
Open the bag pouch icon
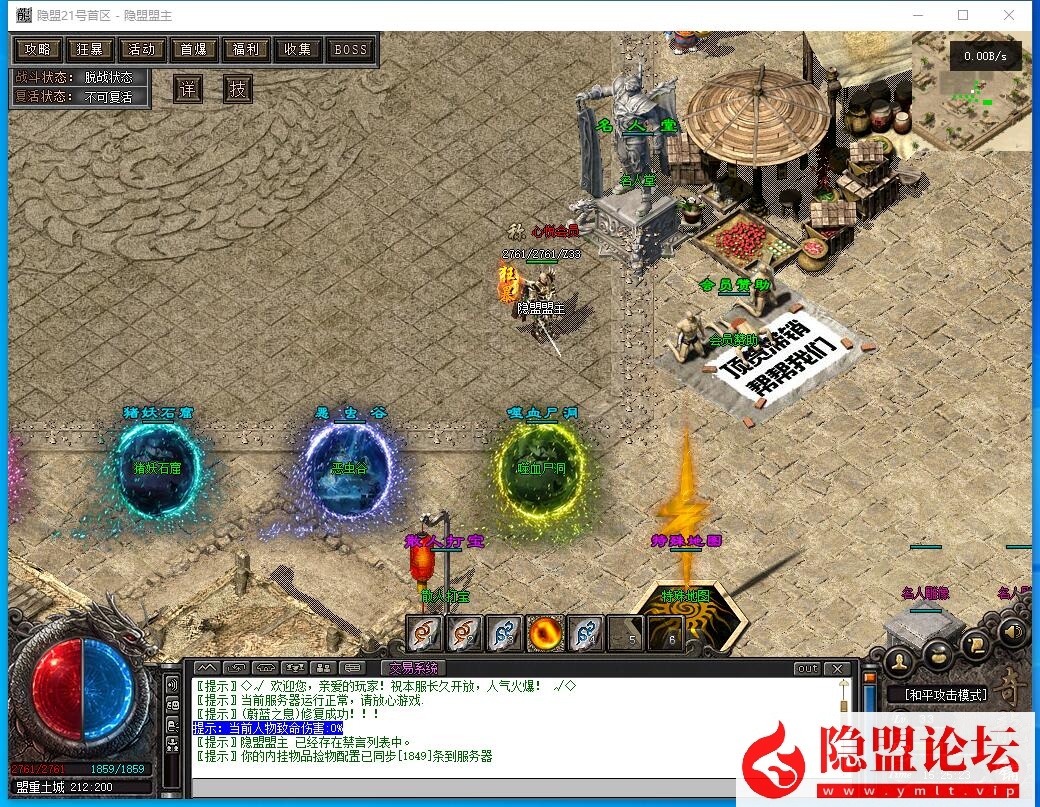click(937, 654)
